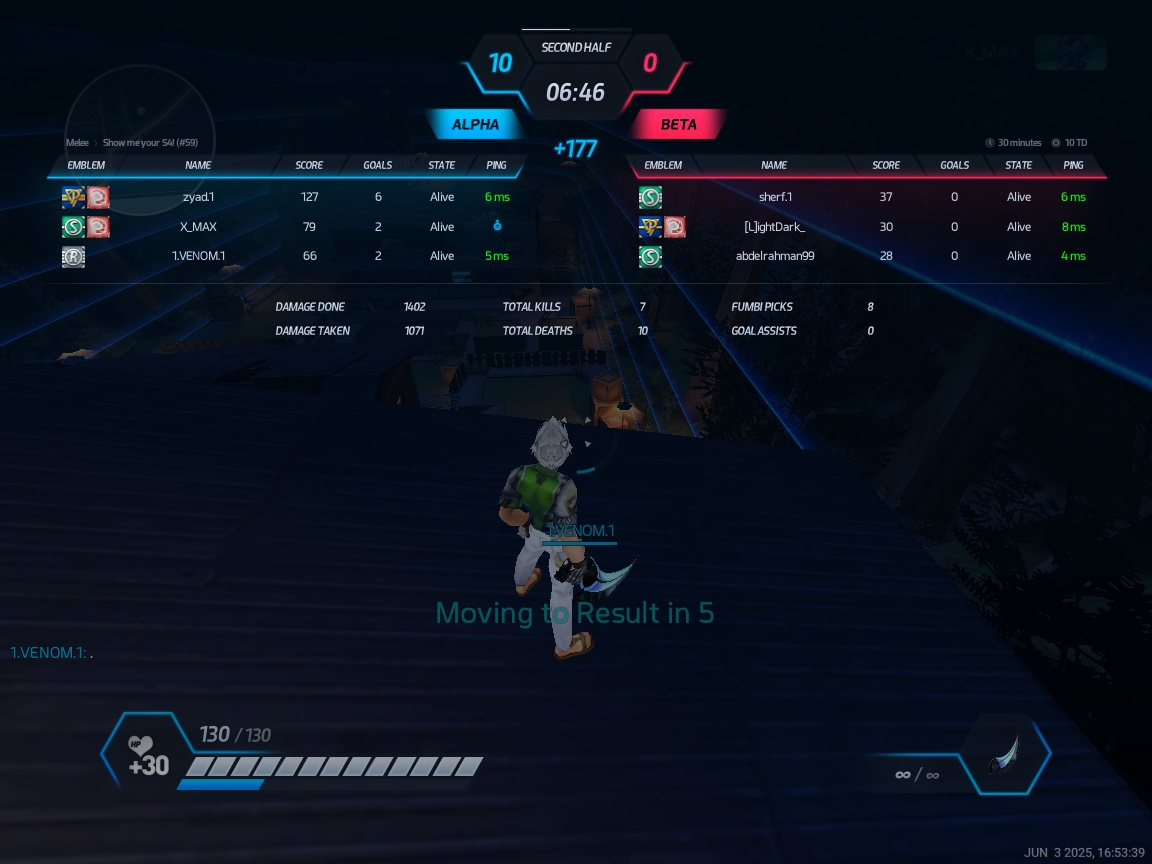1152x864 pixels.
Task: Click the 1.VENOM.1 chat message line
Action: [x=58, y=653]
